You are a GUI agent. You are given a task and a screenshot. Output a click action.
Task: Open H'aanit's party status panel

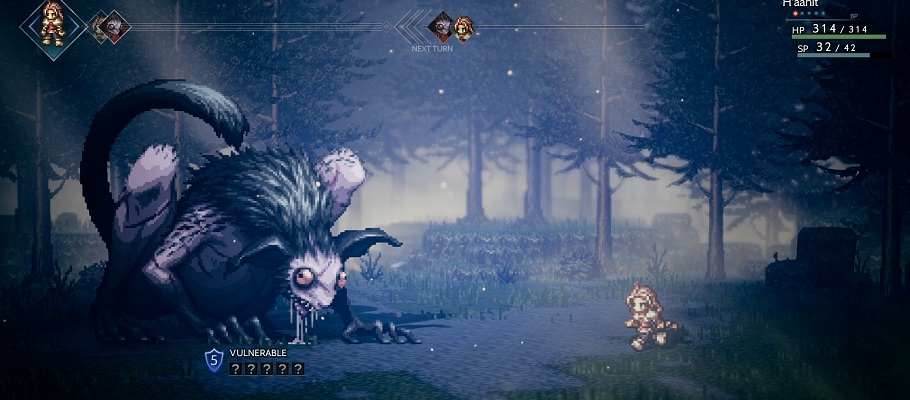[838, 30]
